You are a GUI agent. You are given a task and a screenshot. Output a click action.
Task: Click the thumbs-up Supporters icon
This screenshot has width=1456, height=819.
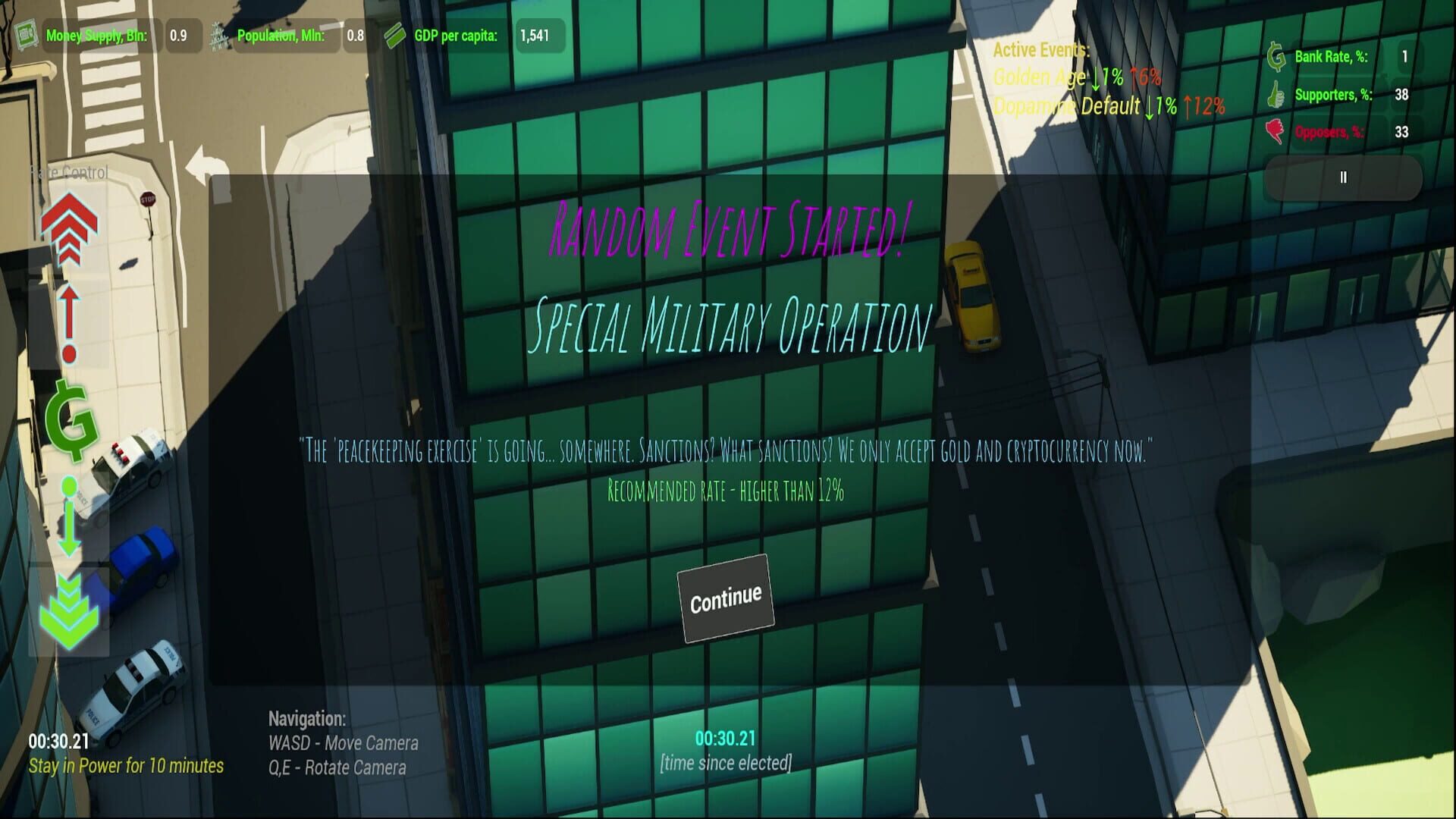coord(1274,96)
